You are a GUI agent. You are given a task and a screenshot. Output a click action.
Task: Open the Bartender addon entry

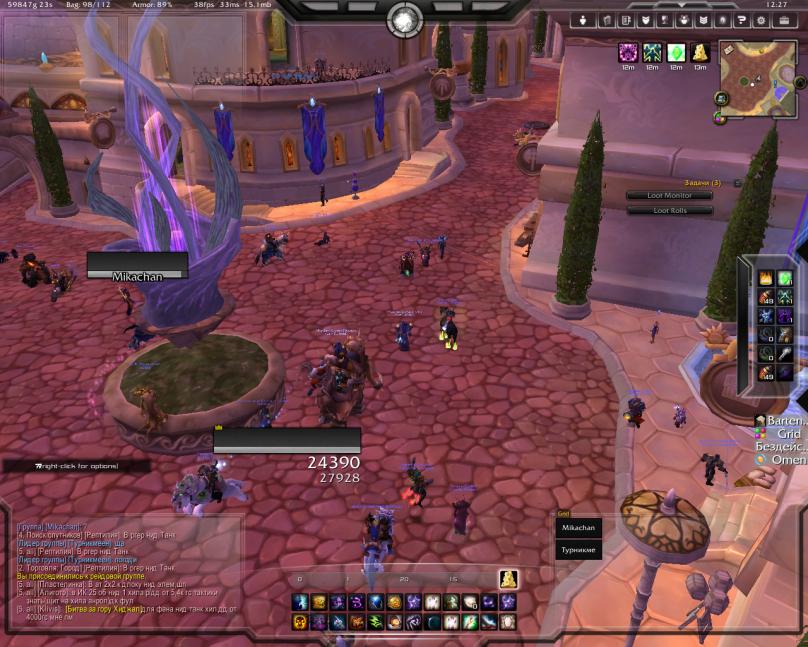(783, 421)
